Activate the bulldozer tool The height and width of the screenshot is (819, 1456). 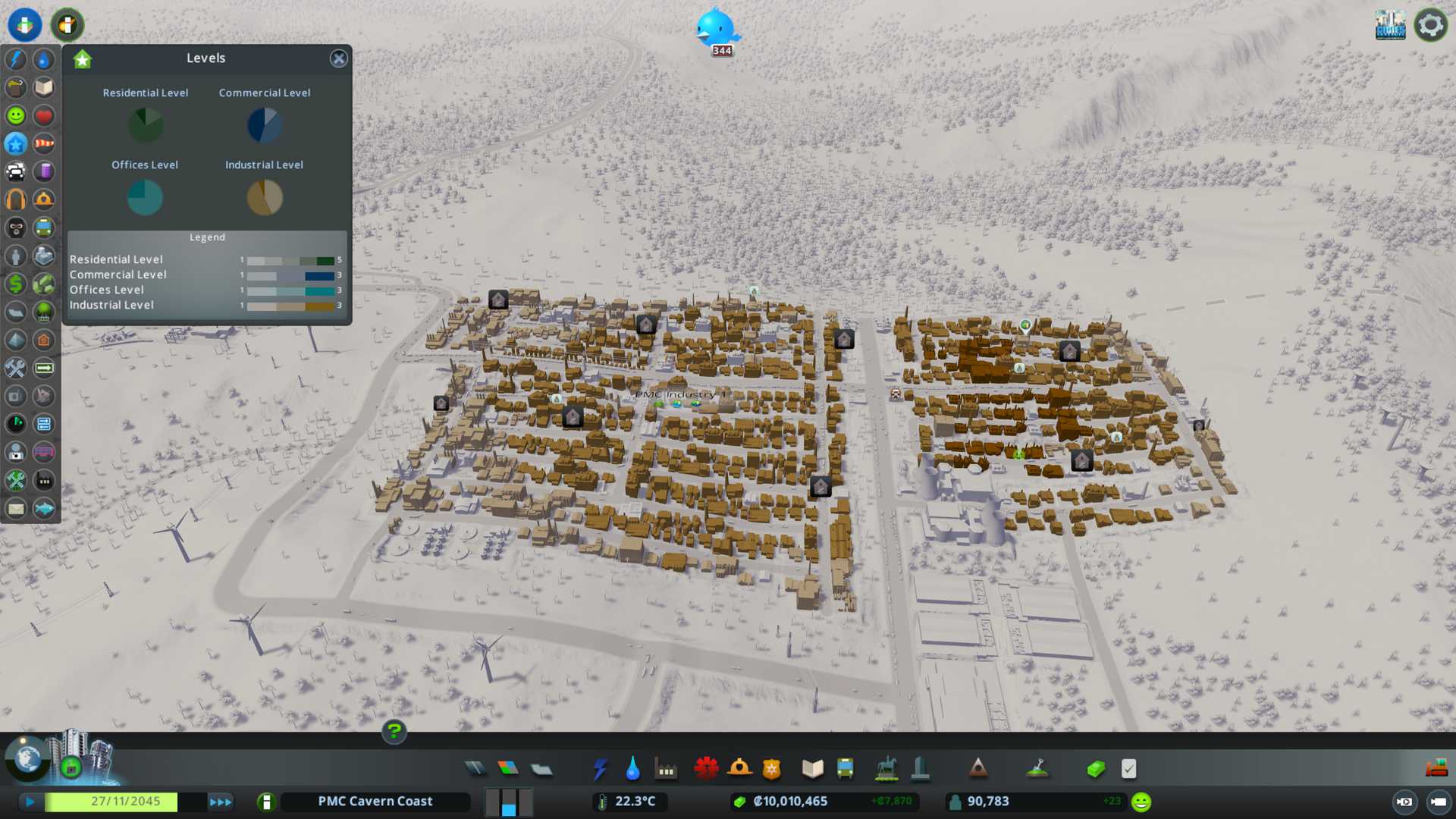(x=1436, y=768)
